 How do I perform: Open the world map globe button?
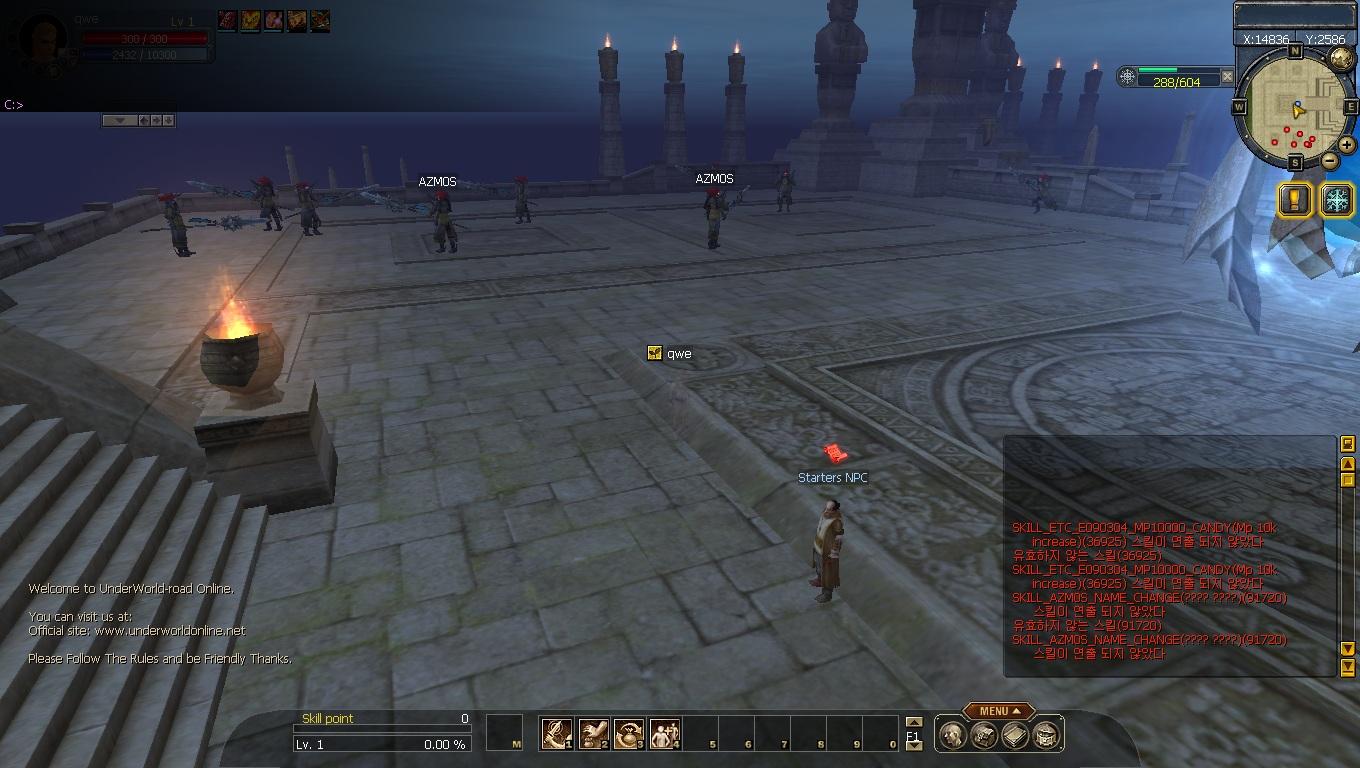[x=1341, y=59]
